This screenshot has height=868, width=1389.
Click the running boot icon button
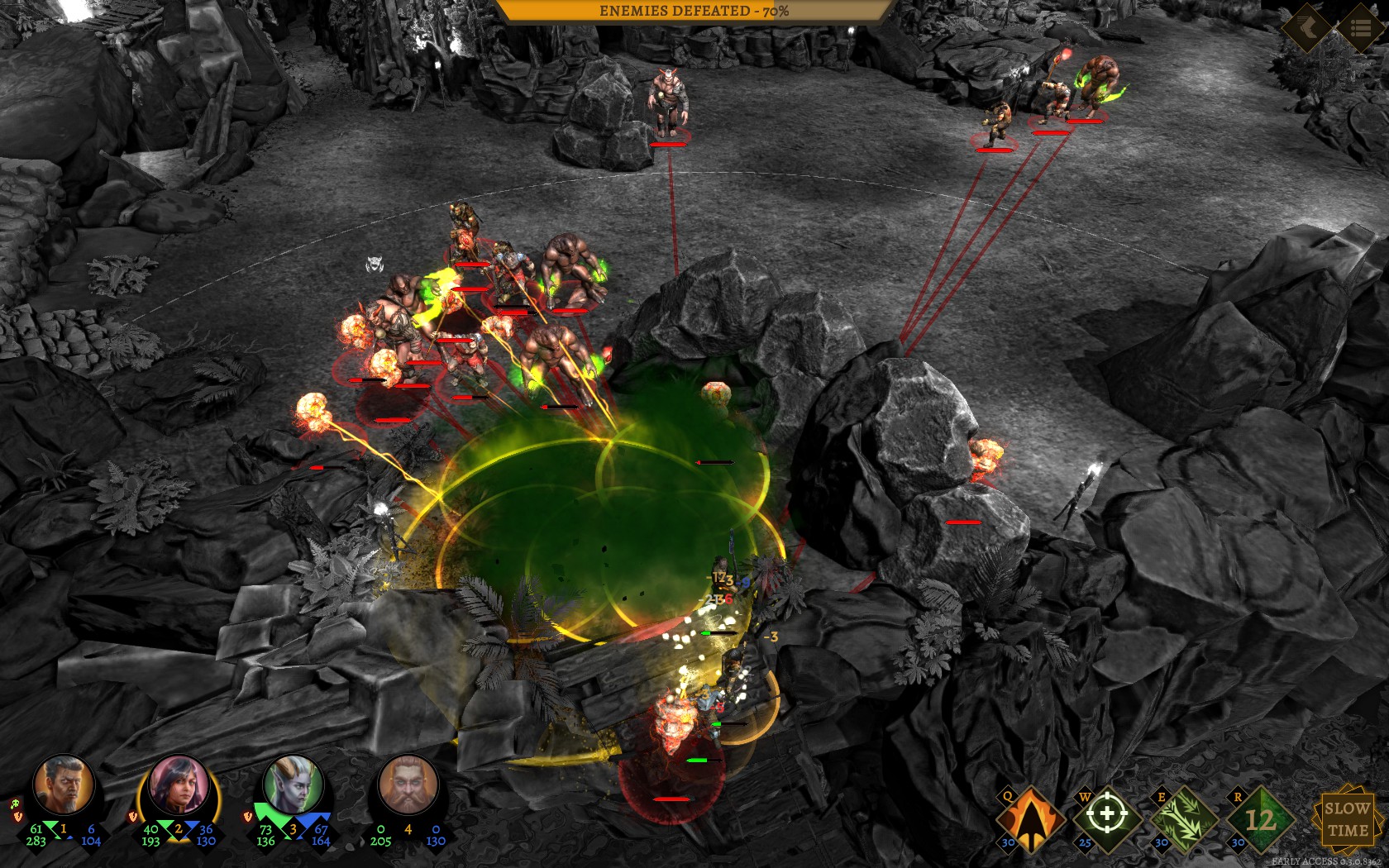pyautogui.click(x=1305, y=27)
